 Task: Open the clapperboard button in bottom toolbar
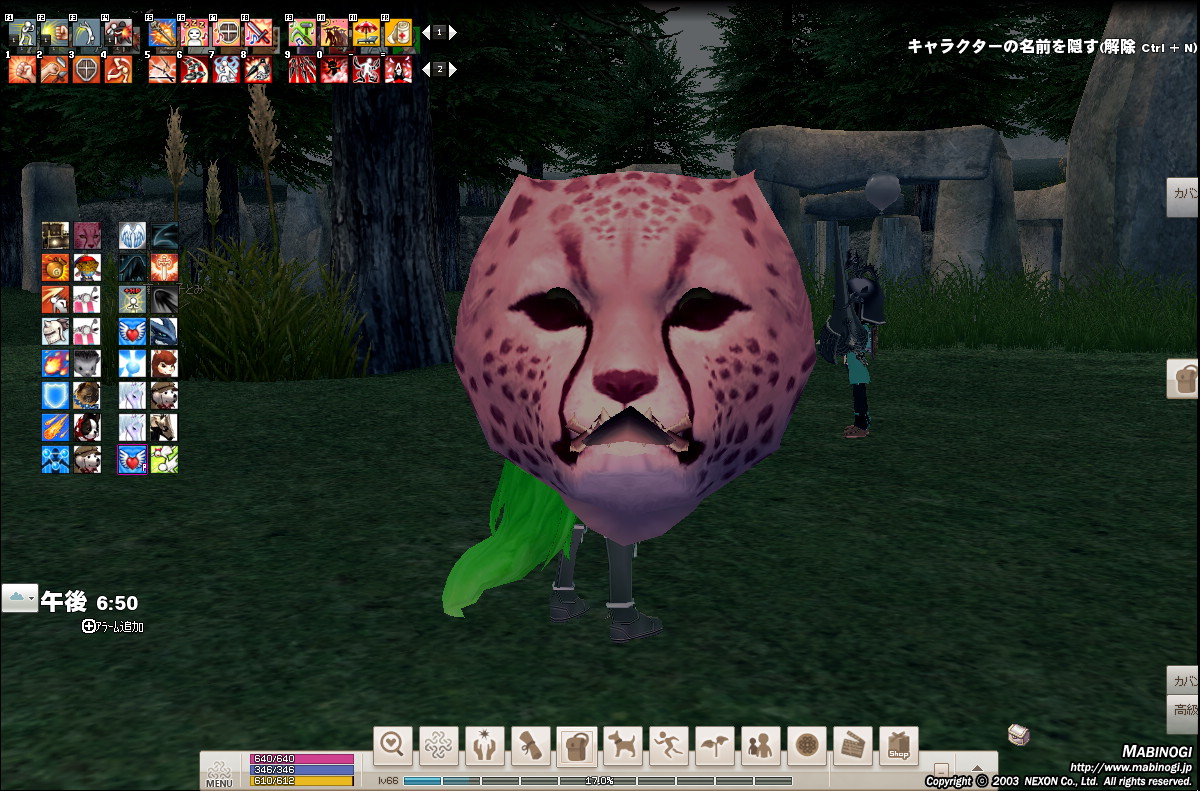click(x=853, y=745)
